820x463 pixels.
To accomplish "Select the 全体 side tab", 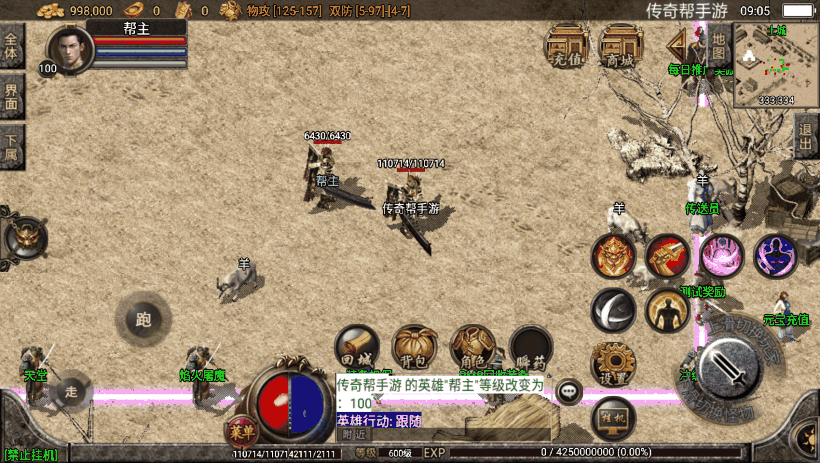I will point(12,46).
